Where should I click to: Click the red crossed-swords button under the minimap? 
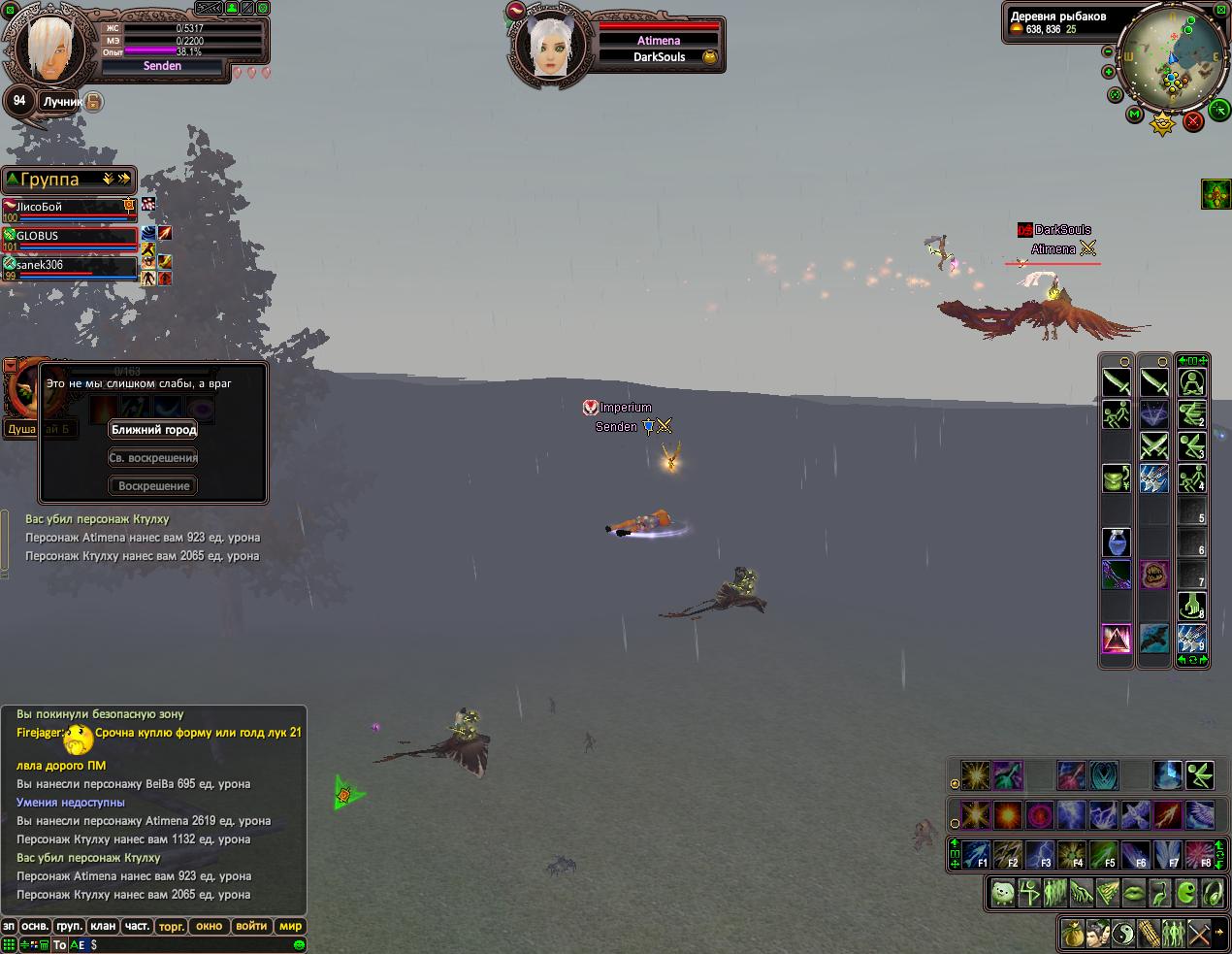[1193, 120]
